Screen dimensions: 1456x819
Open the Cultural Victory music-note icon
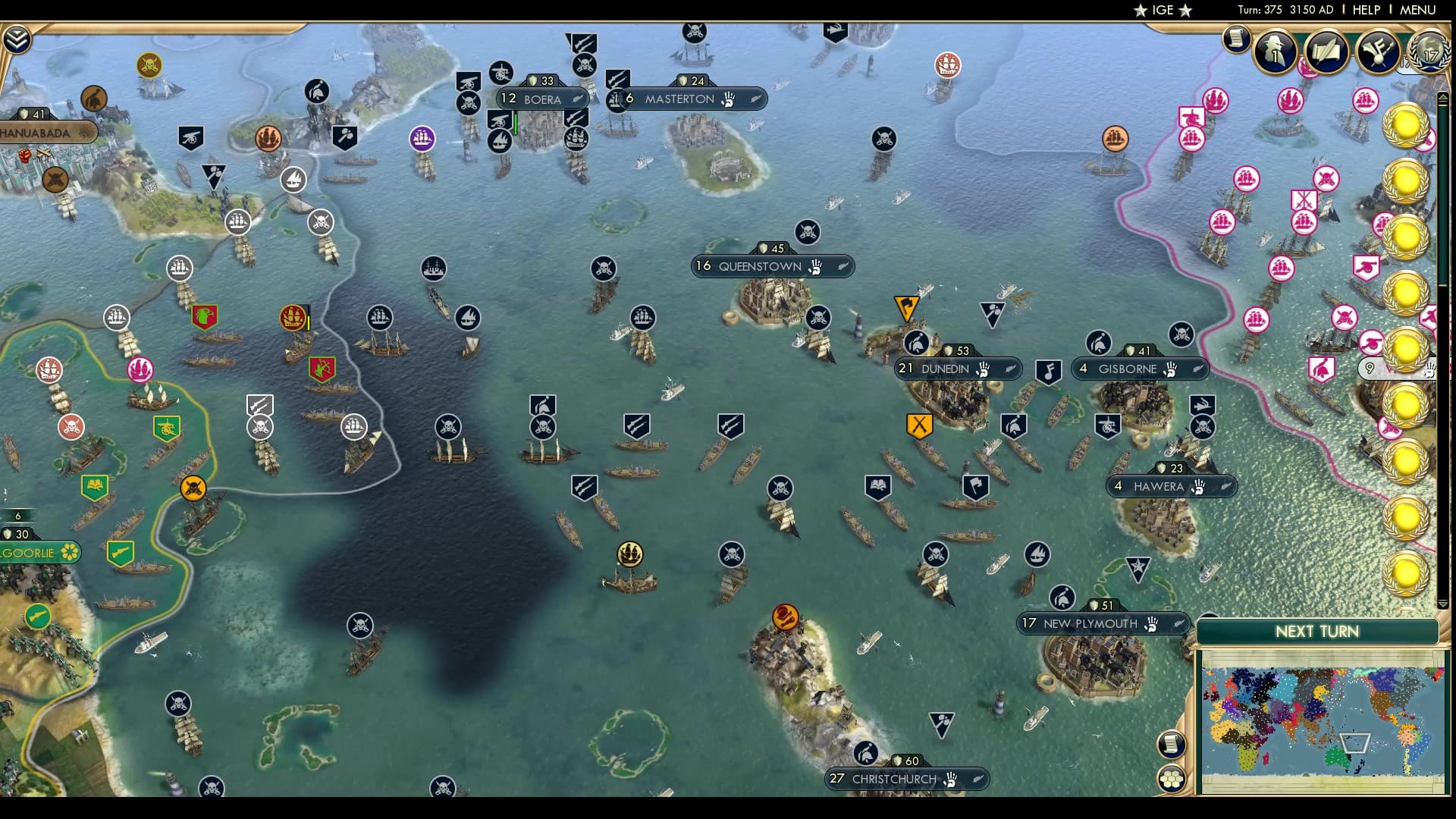click(1376, 51)
